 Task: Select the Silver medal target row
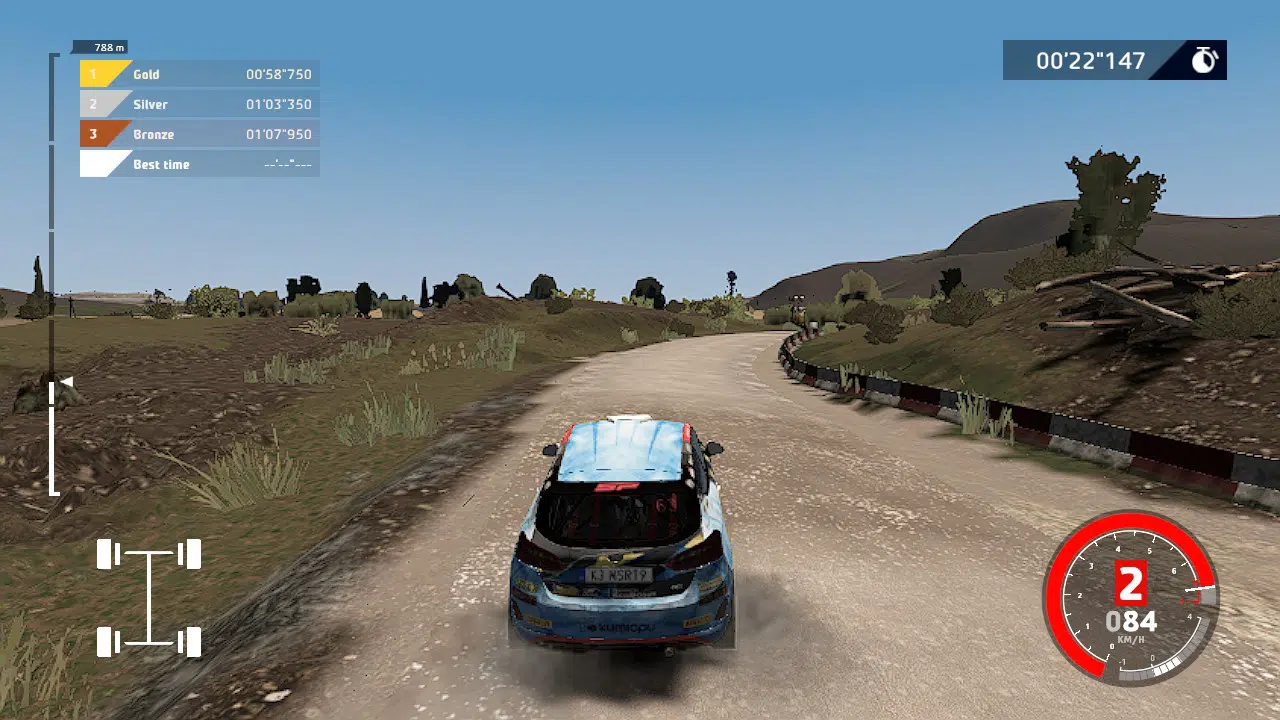click(200, 104)
